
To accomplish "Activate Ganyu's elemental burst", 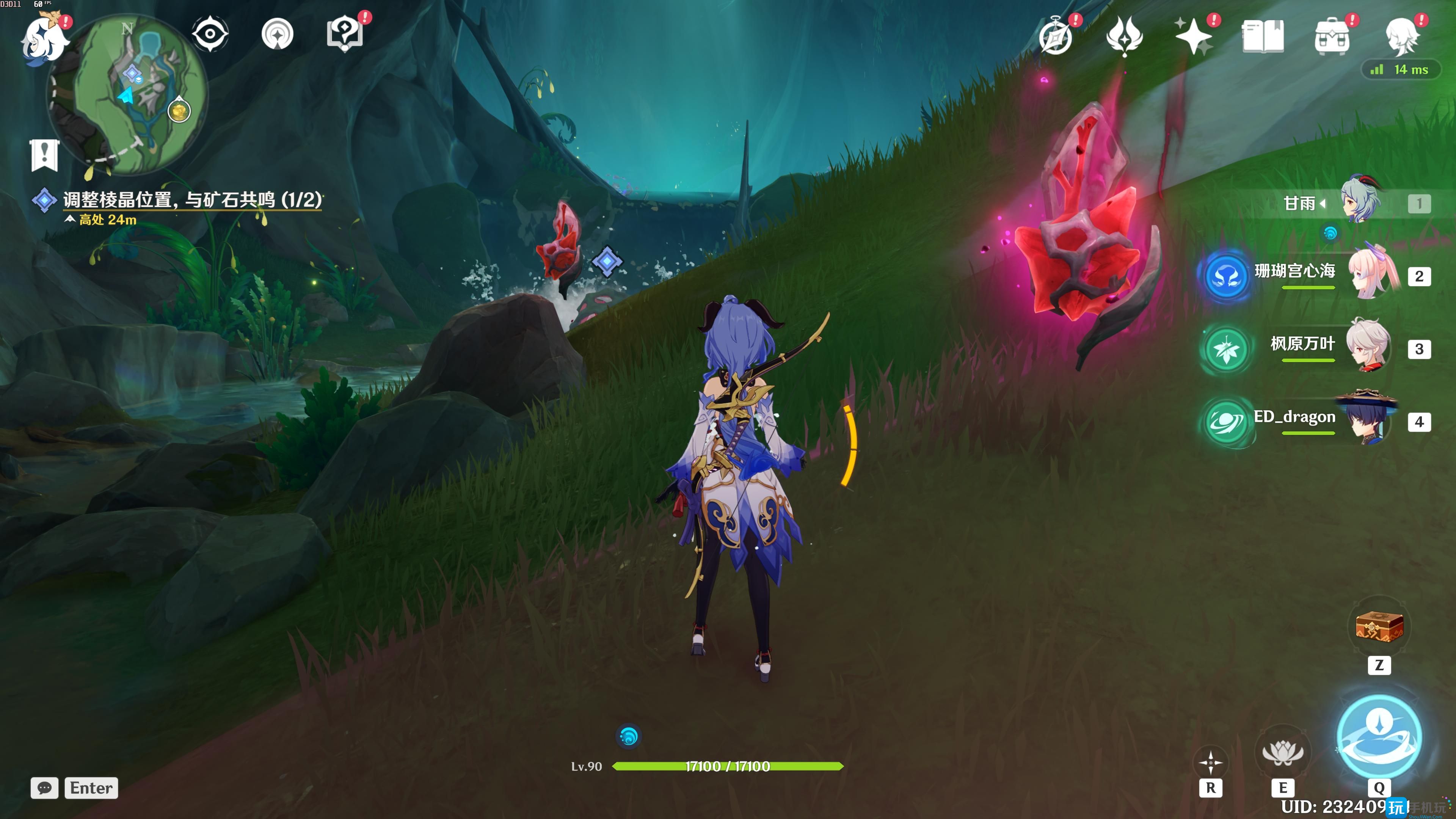I will (x=1379, y=736).
